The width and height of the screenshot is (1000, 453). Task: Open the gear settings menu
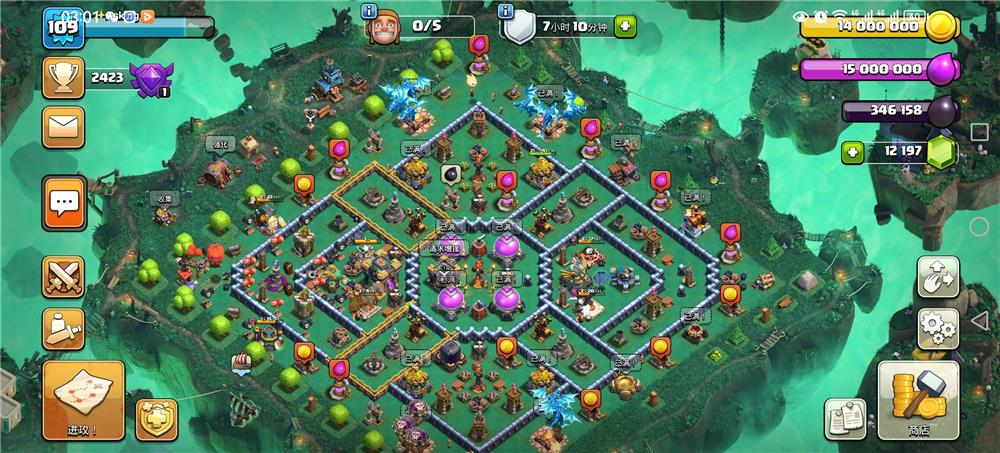(x=938, y=327)
